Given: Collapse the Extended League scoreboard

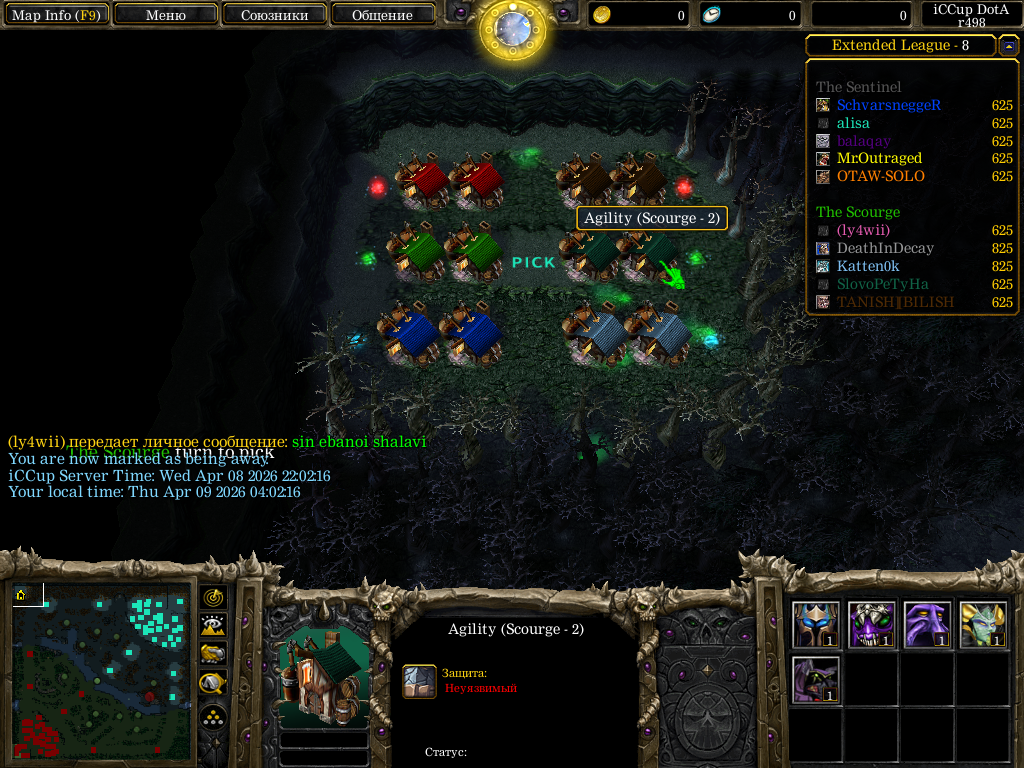Looking at the screenshot, I should [1009, 46].
